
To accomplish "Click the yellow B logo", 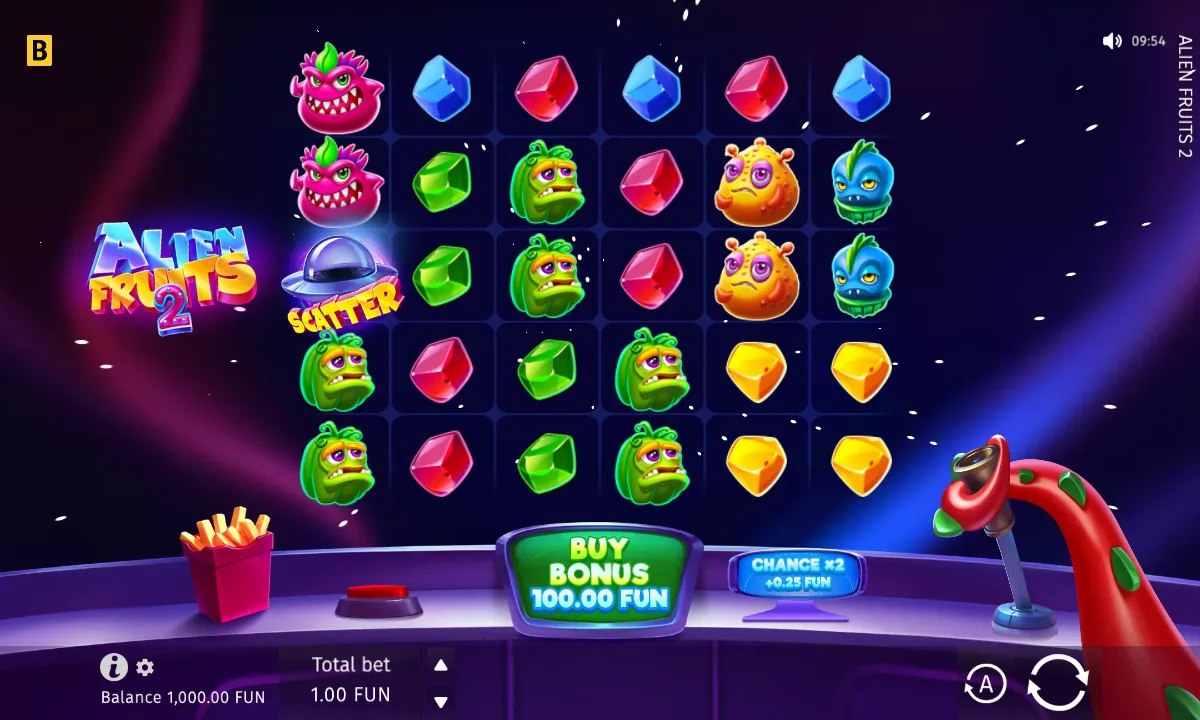I will (x=39, y=51).
